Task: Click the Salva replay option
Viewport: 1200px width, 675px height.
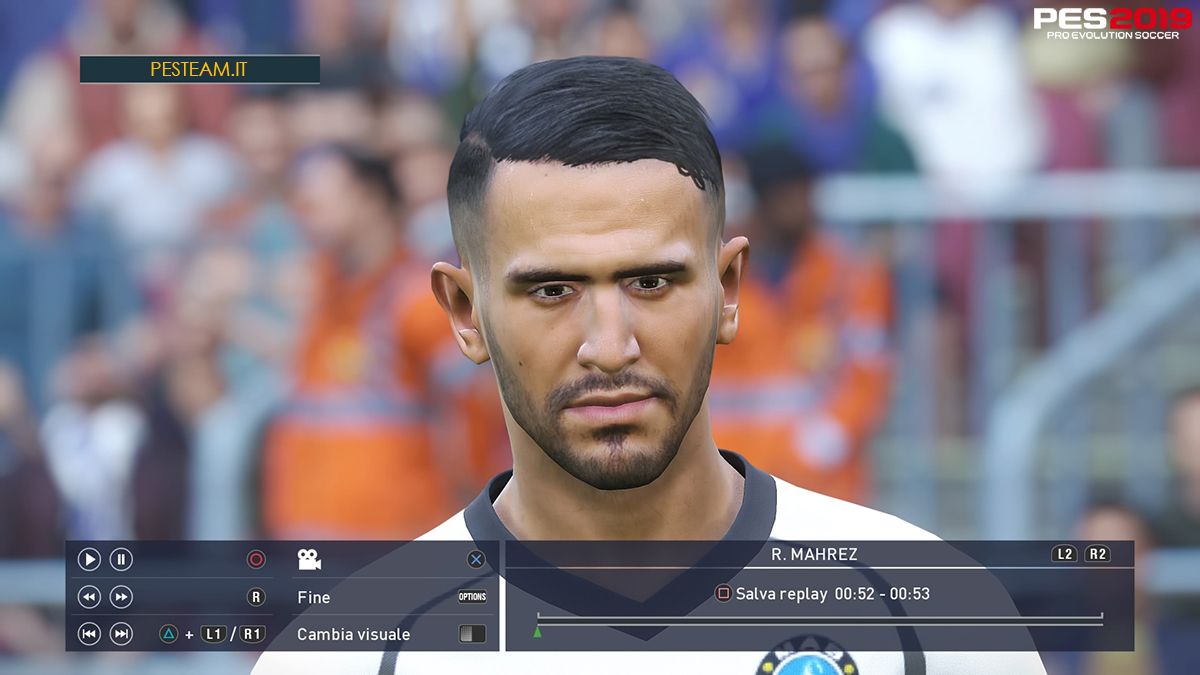Action: (822, 594)
